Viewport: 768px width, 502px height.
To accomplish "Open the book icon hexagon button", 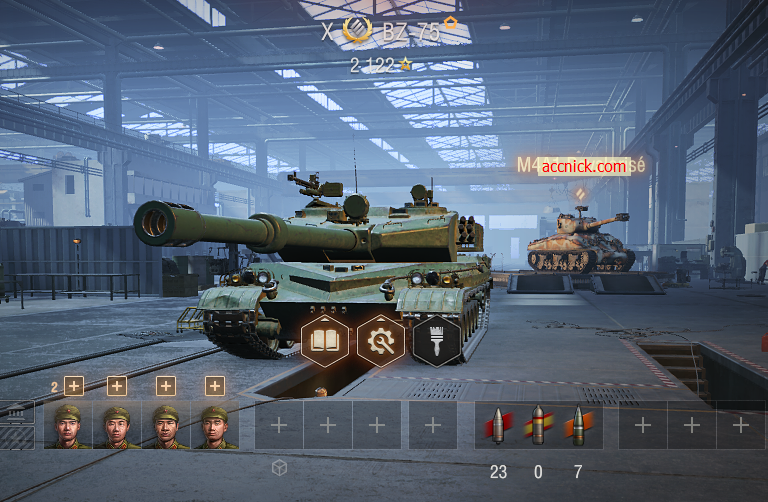I will pyautogui.click(x=325, y=341).
